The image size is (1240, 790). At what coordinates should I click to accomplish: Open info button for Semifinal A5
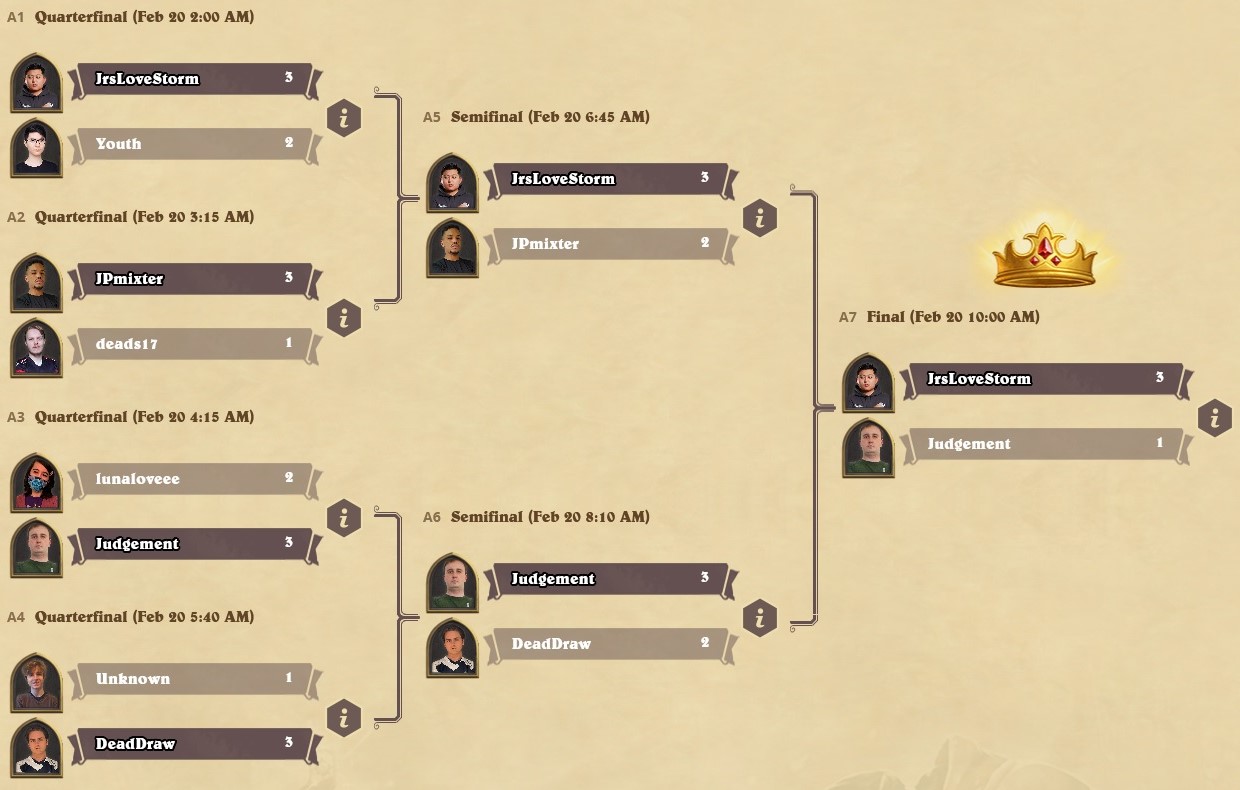pos(760,219)
